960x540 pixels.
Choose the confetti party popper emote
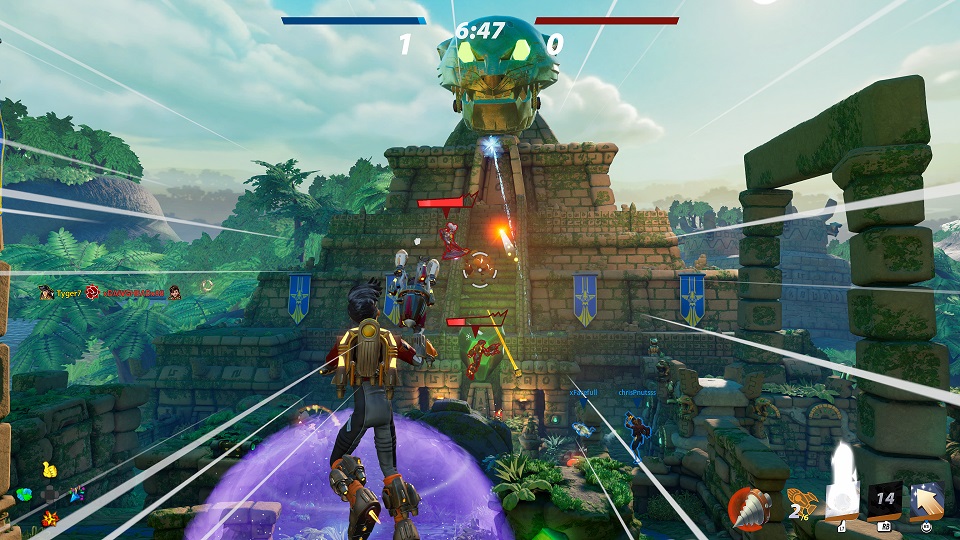(76, 493)
